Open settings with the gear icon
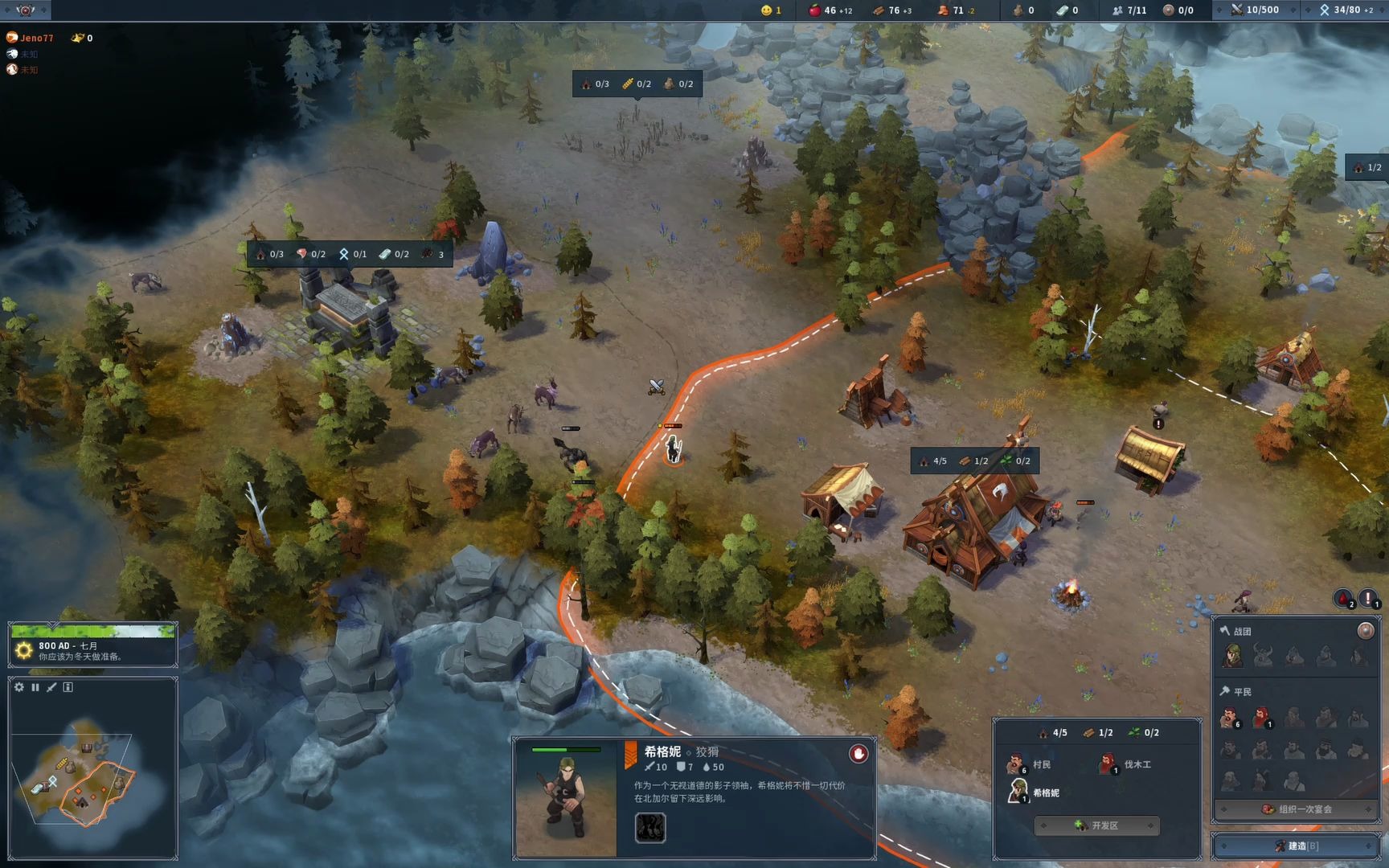Image resolution: width=1389 pixels, height=868 pixels. point(19,687)
